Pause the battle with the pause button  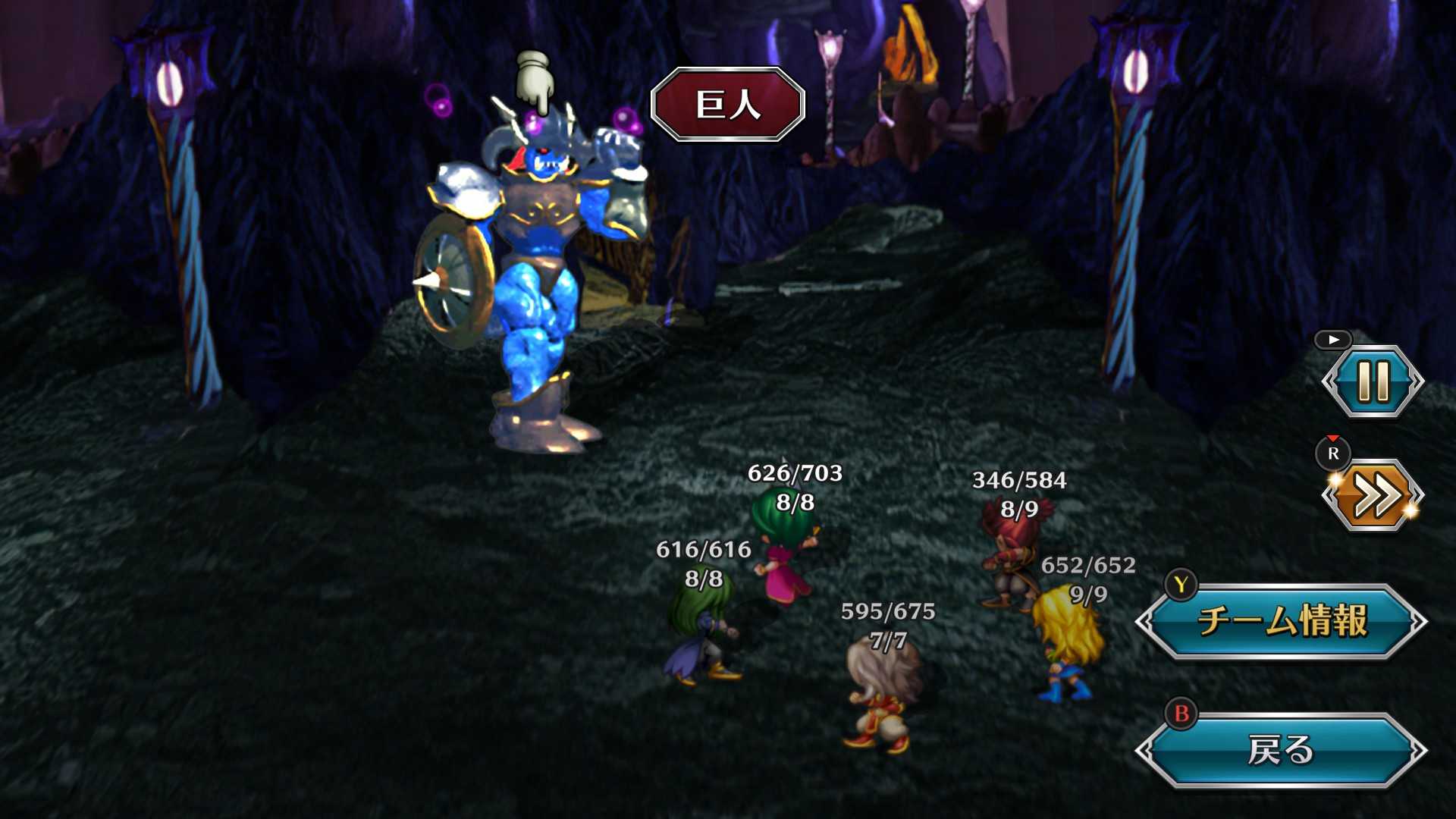pos(1373,381)
